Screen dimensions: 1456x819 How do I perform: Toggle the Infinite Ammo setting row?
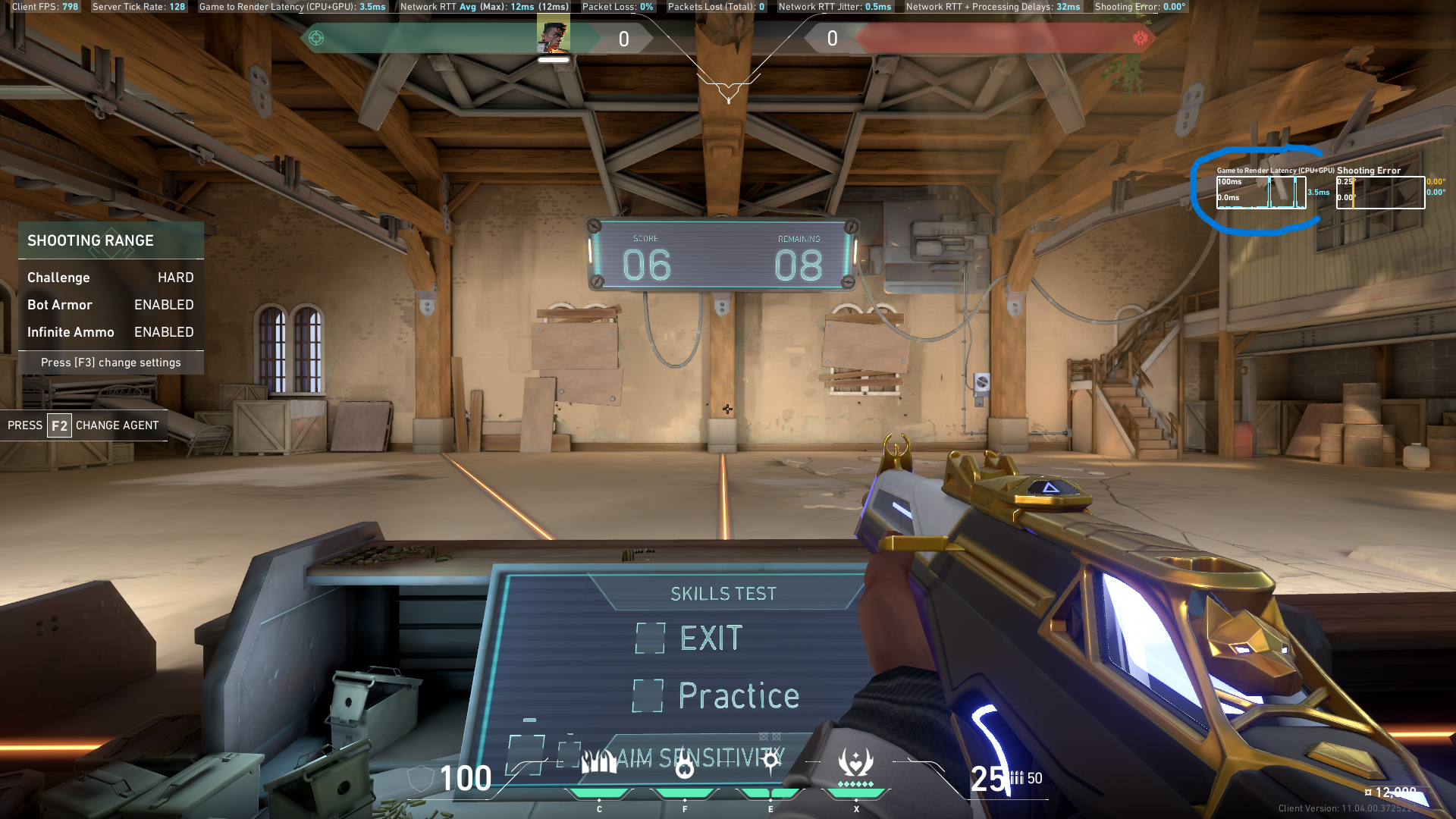click(111, 332)
